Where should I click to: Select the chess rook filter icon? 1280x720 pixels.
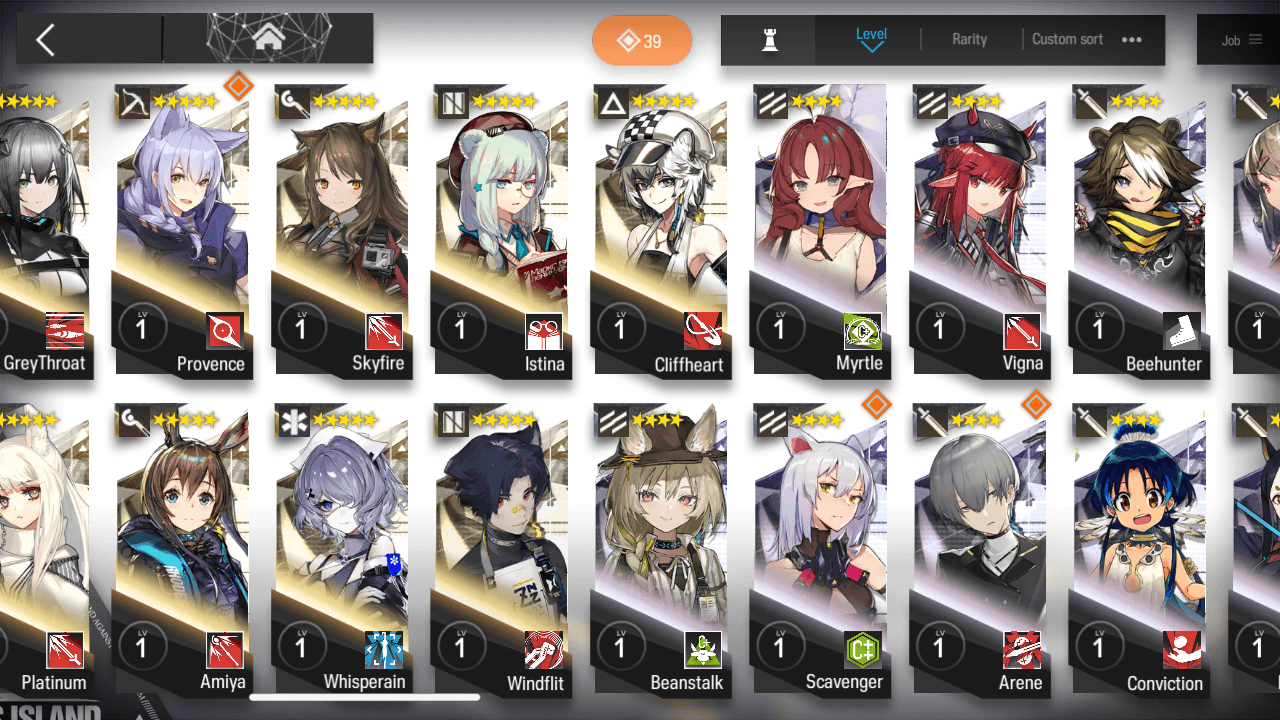pos(769,40)
